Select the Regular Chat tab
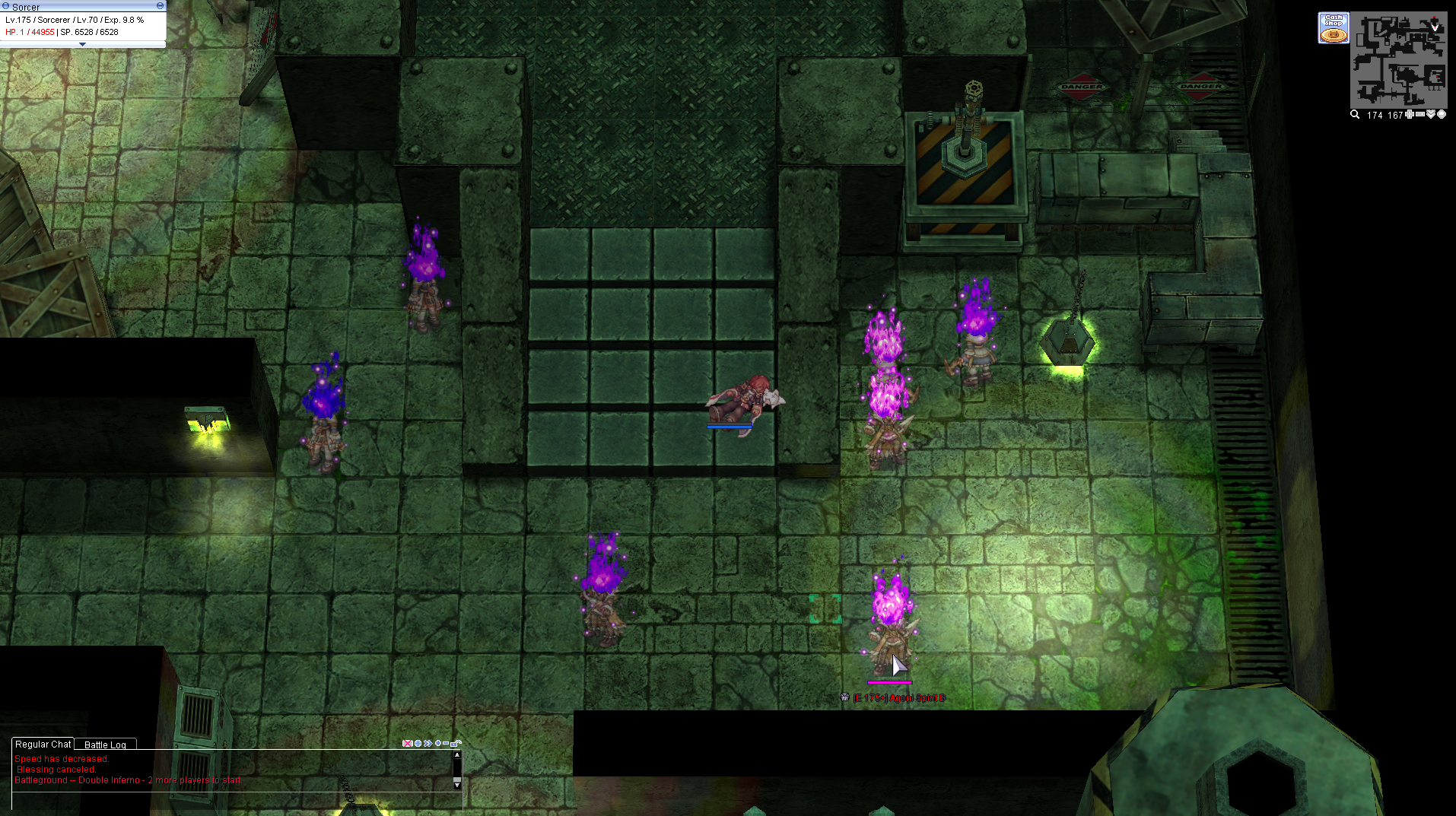Viewport: 1456px width, 816px height. [43, 744]
